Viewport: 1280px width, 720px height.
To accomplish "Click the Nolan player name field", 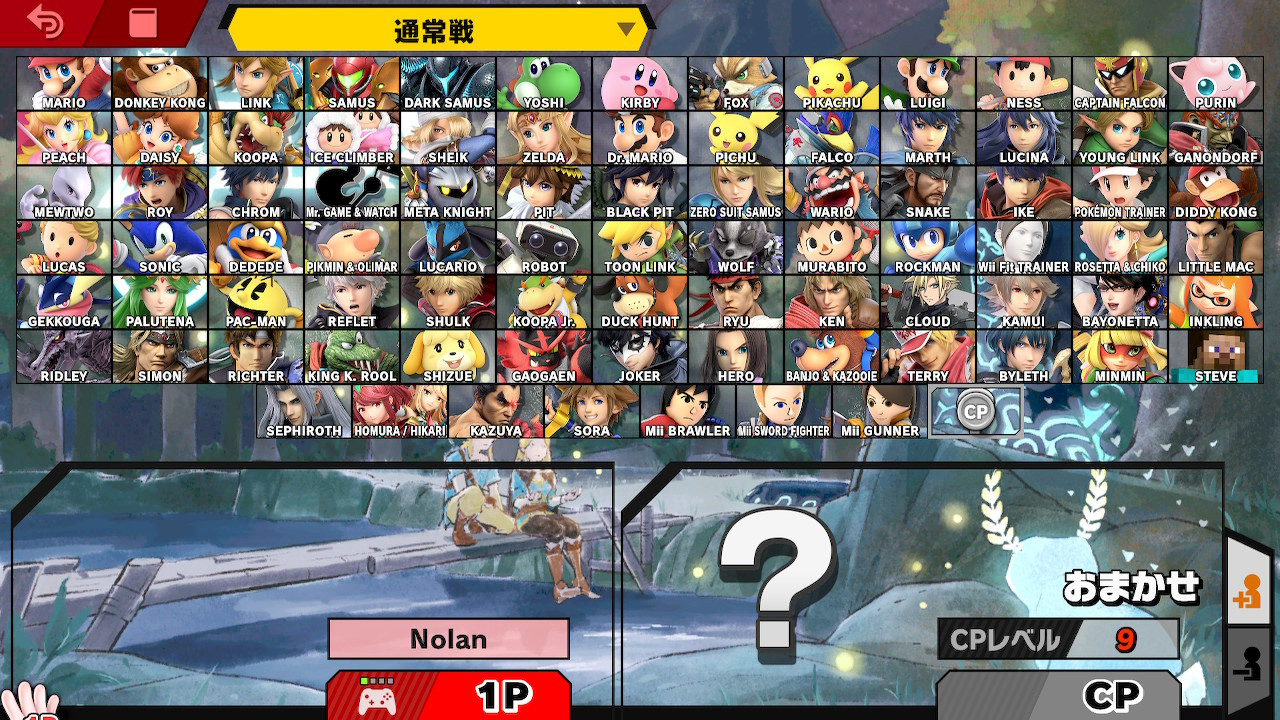I will click(447, 639).
